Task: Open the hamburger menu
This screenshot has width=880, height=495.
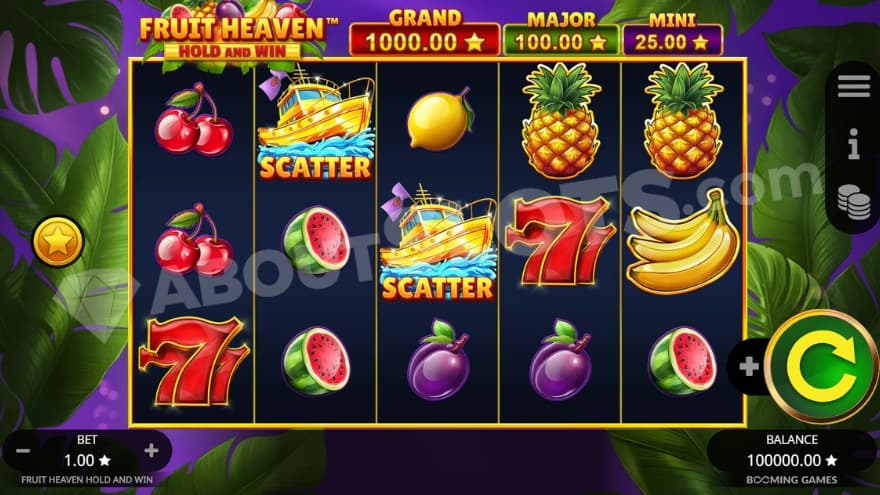Action: pos(854,87)
